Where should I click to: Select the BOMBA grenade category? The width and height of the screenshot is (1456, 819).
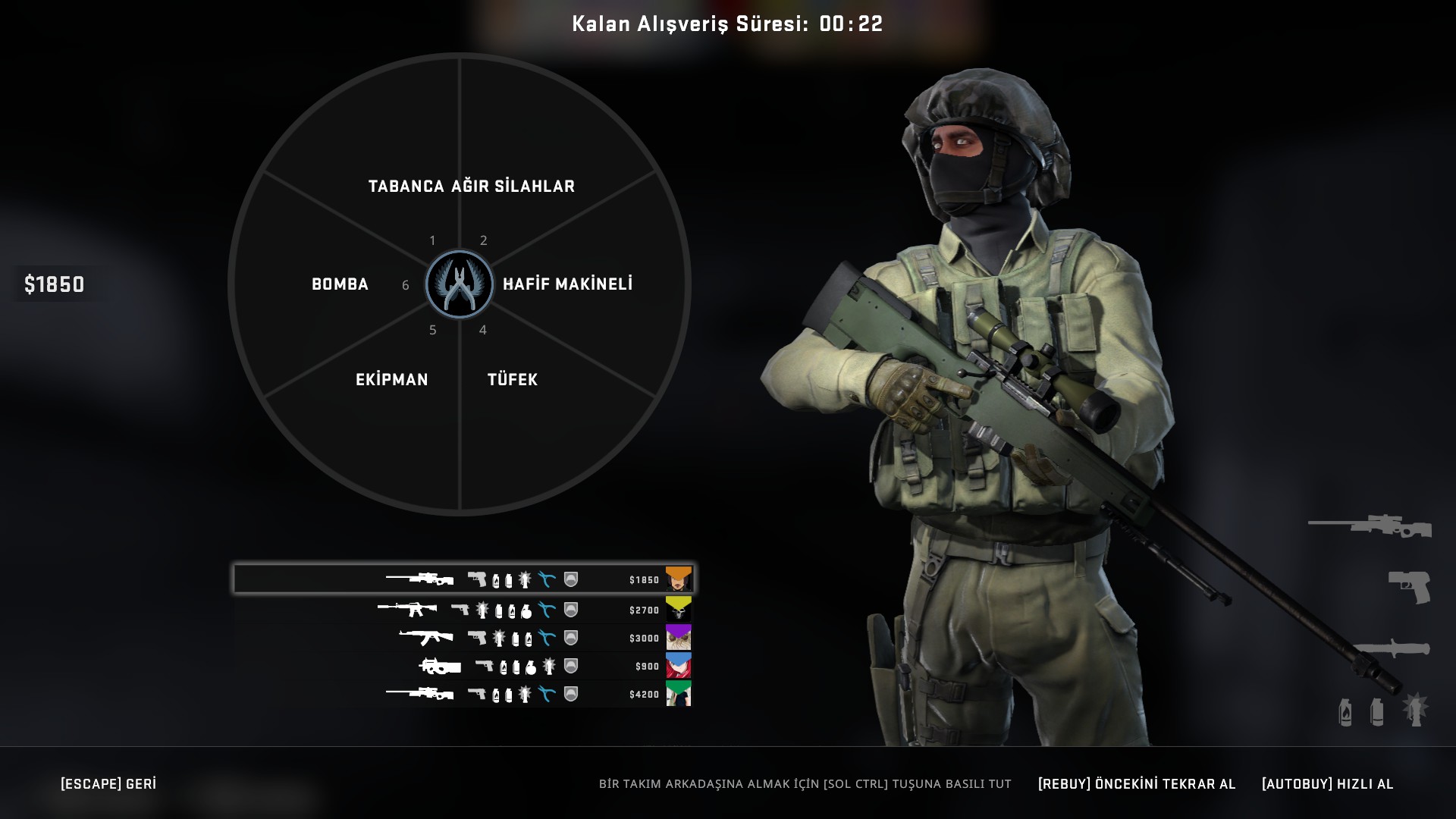pos(340,284)
